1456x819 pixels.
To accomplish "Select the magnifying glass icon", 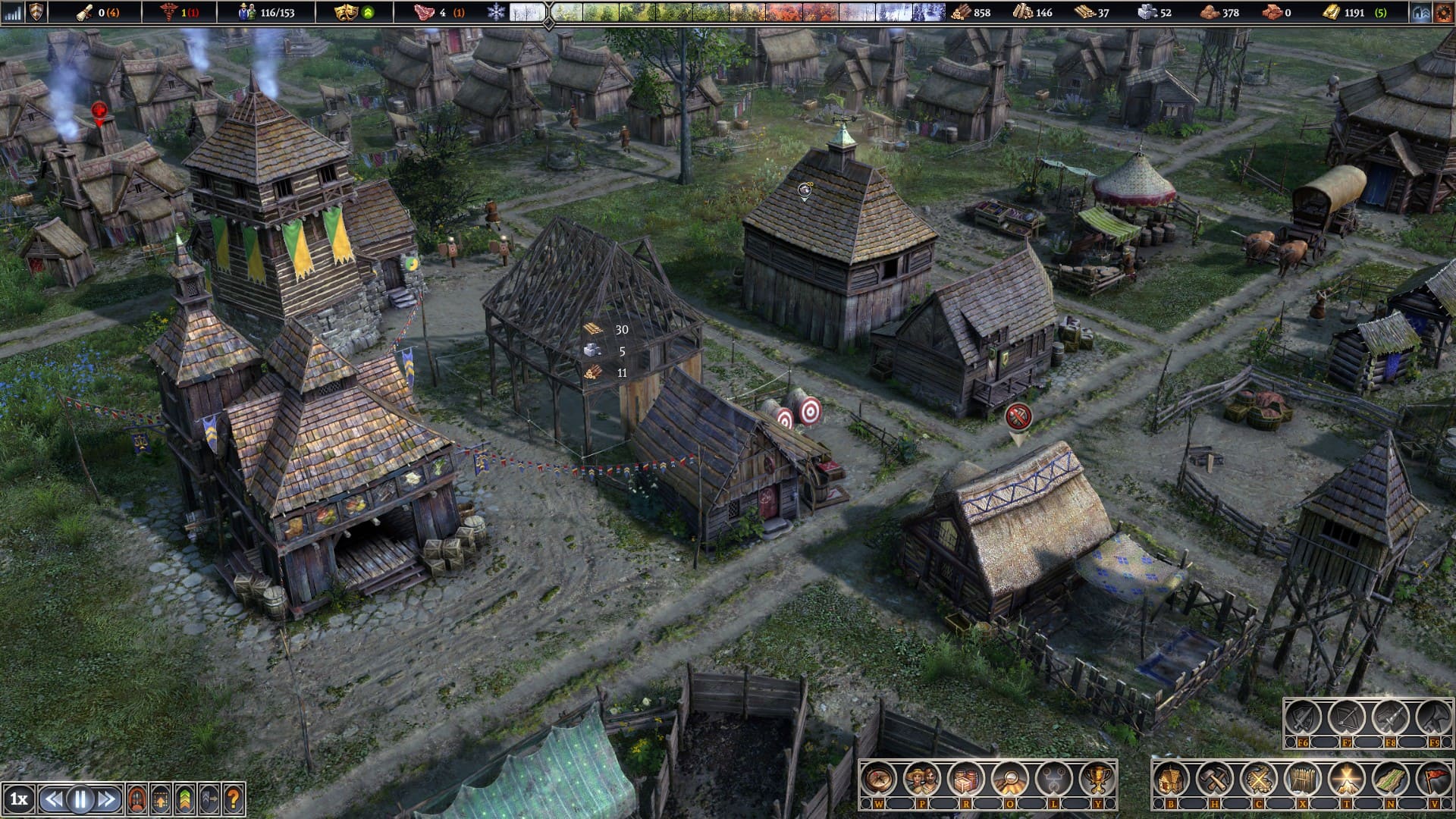I will coord(1009,779).
